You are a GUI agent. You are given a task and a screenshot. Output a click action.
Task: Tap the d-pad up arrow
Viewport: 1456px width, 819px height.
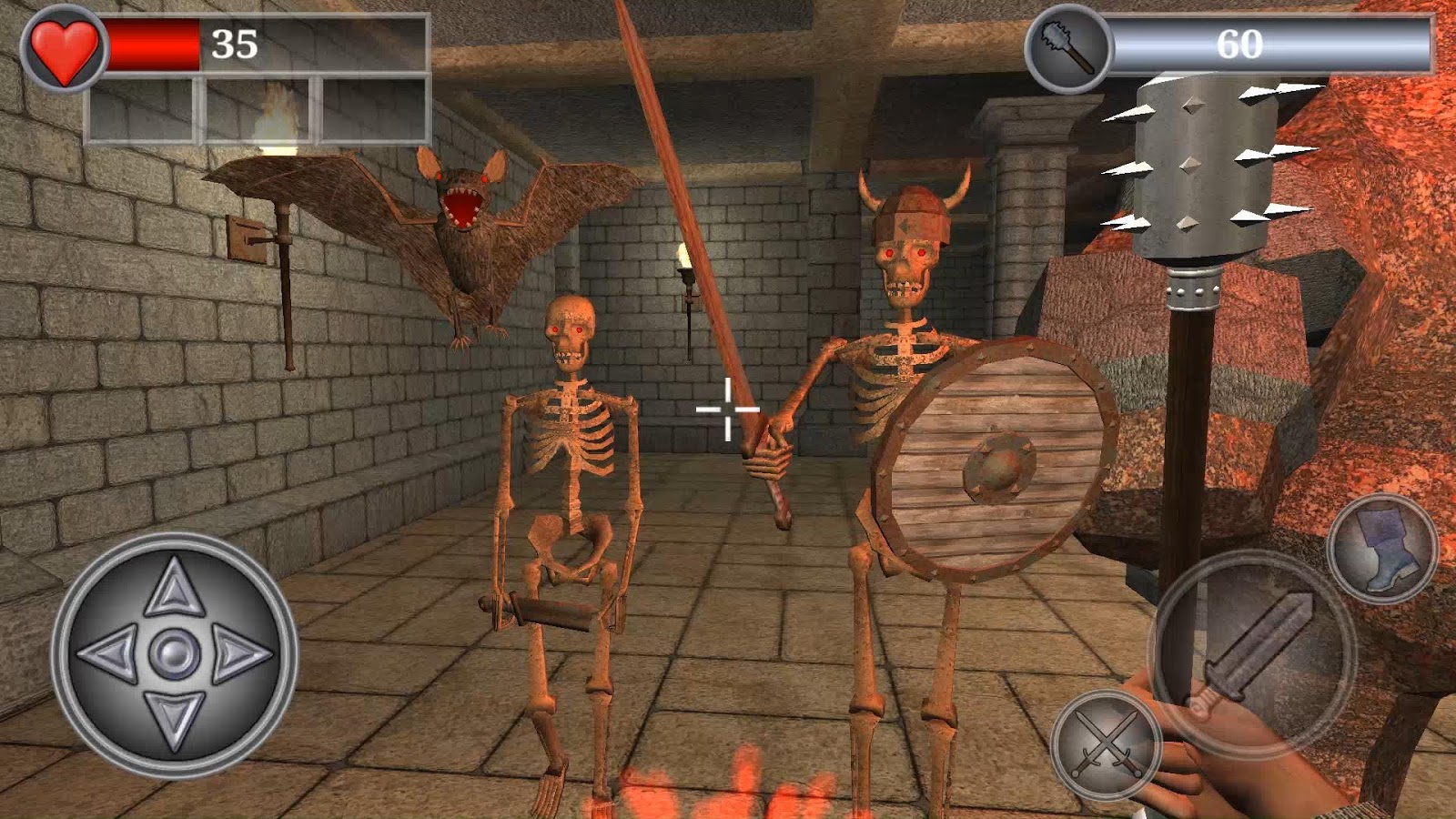point(174,587)
